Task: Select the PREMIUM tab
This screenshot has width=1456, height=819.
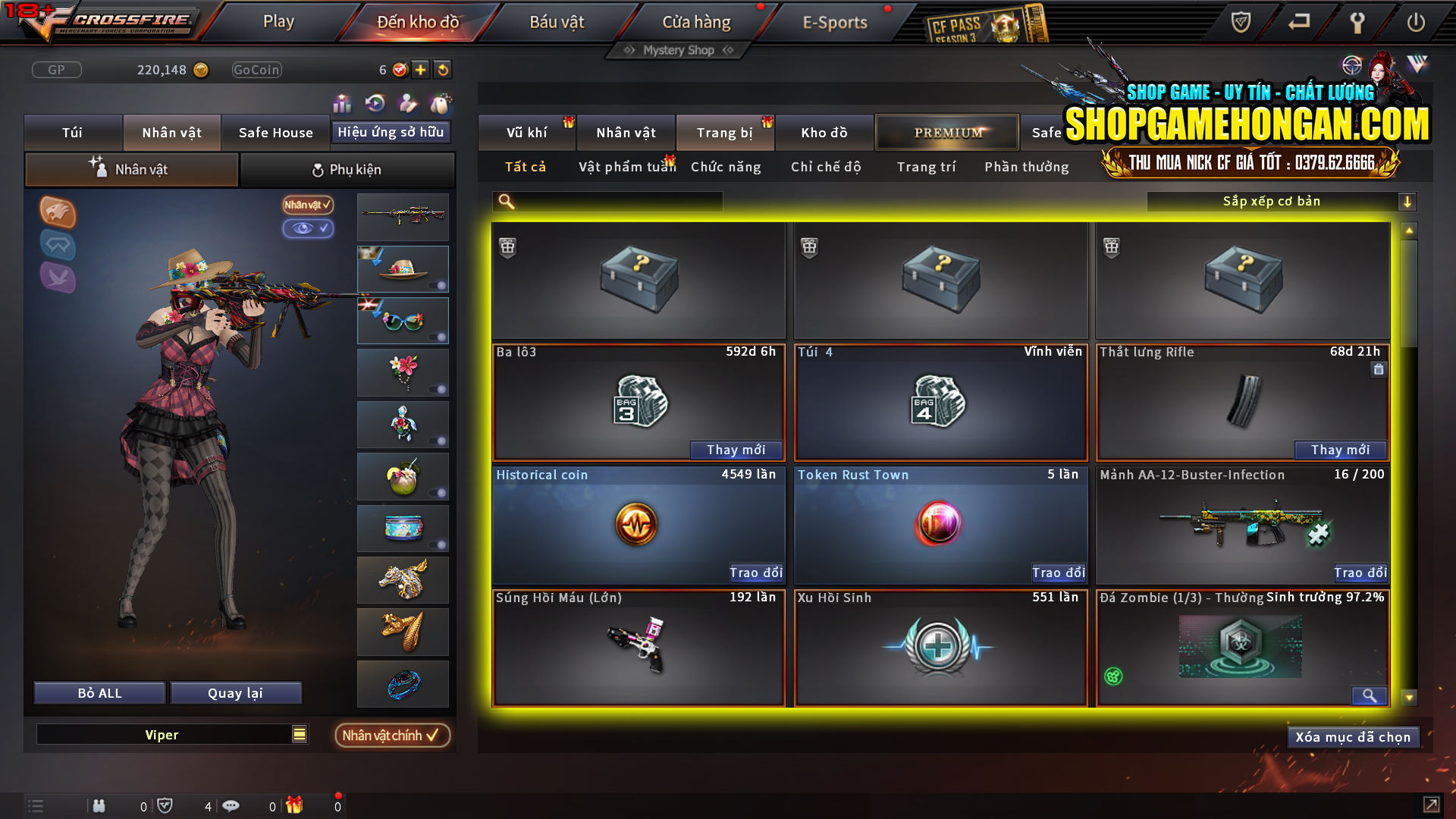Action: pos(946,132)
